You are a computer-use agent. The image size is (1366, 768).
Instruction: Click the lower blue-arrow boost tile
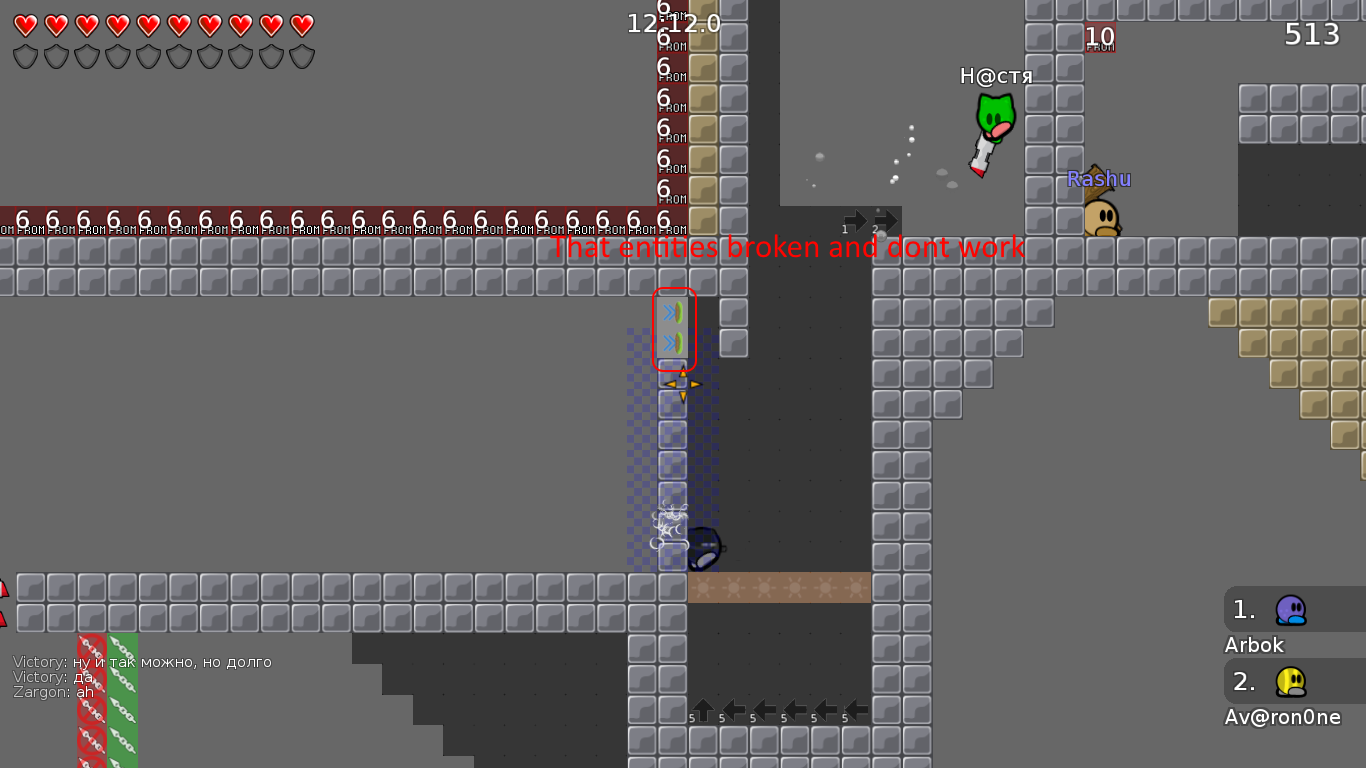click(671, 343)
